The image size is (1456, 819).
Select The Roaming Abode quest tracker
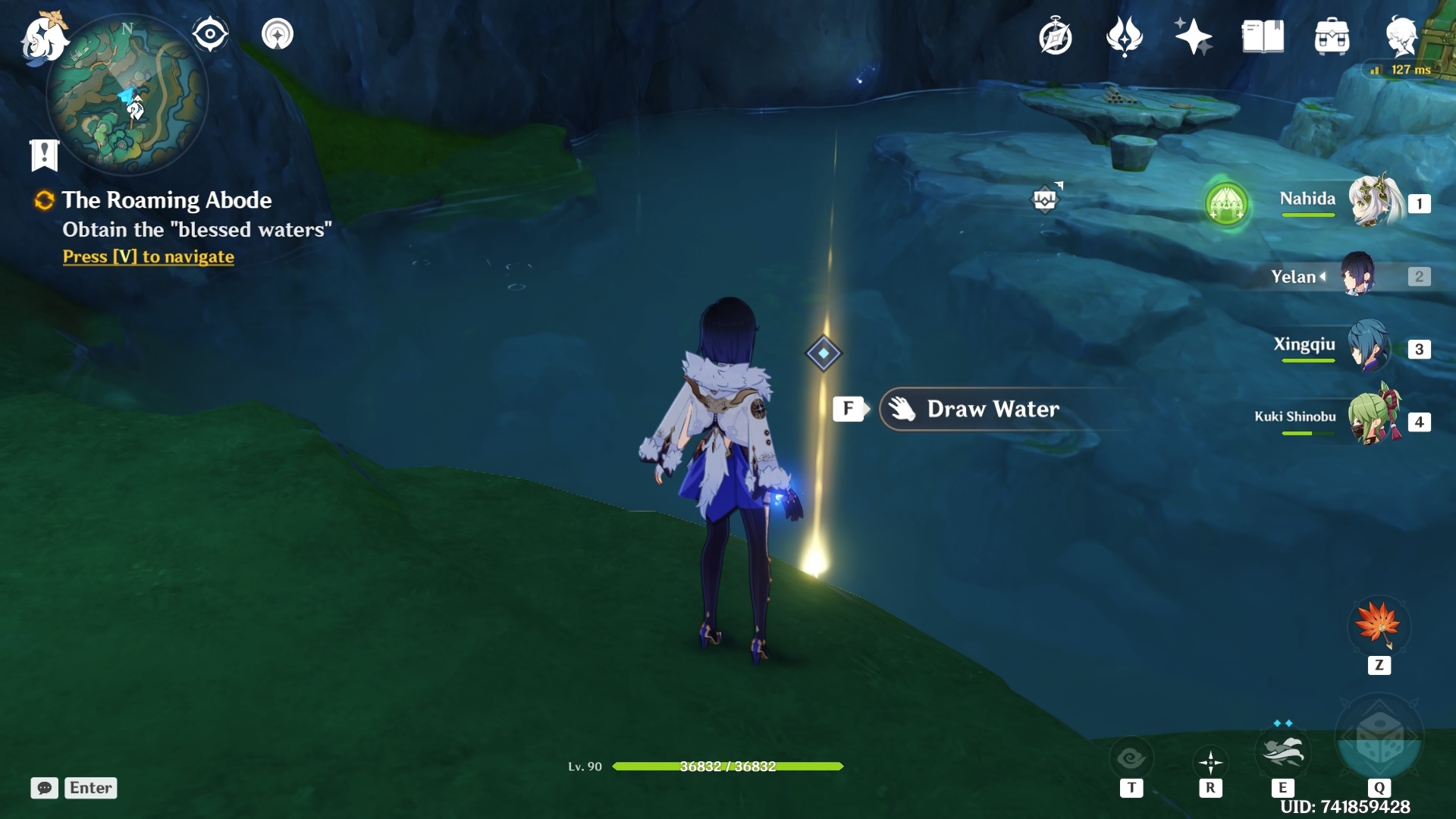166,200
